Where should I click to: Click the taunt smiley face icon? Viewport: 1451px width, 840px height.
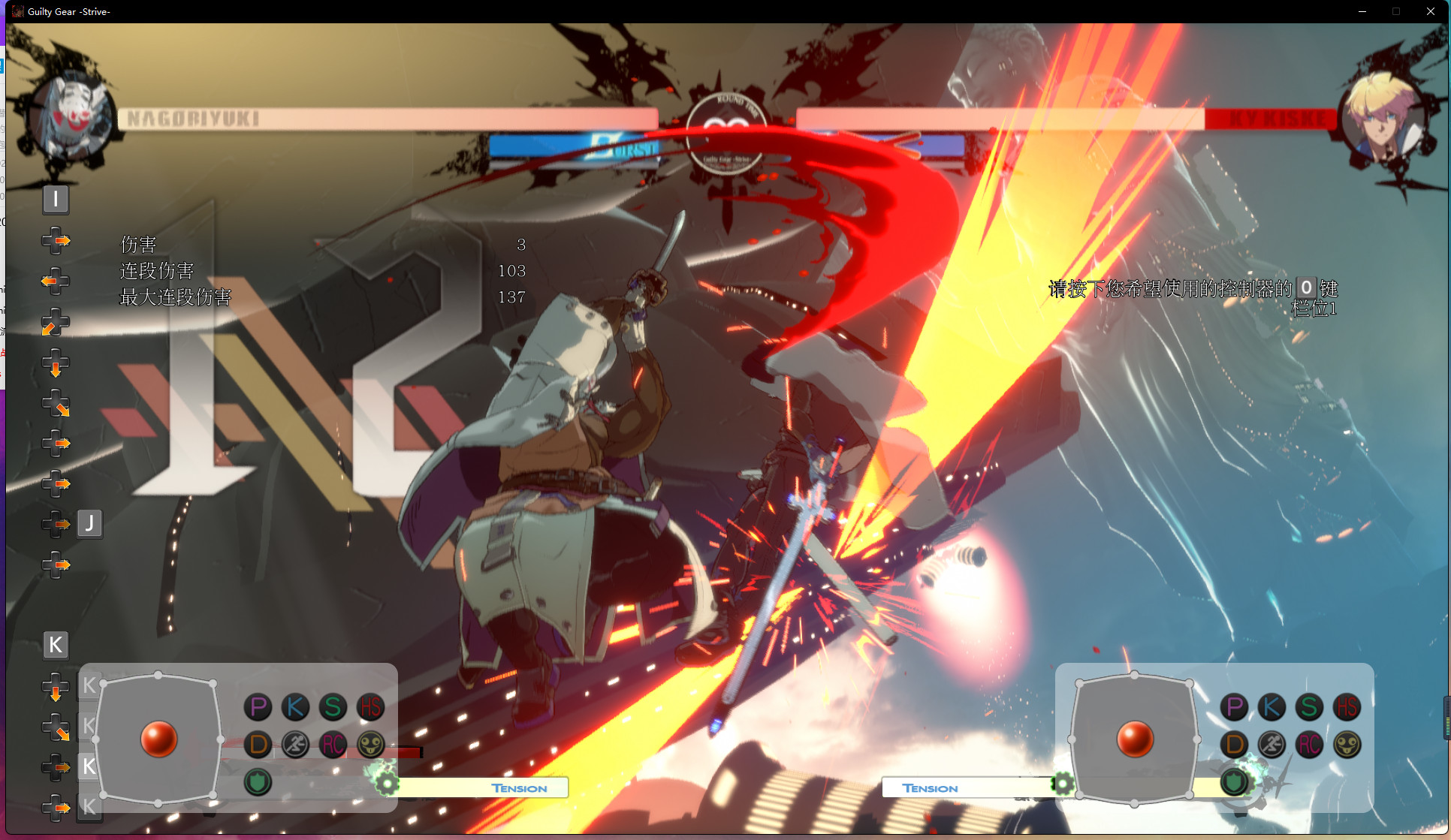[370, 745]
